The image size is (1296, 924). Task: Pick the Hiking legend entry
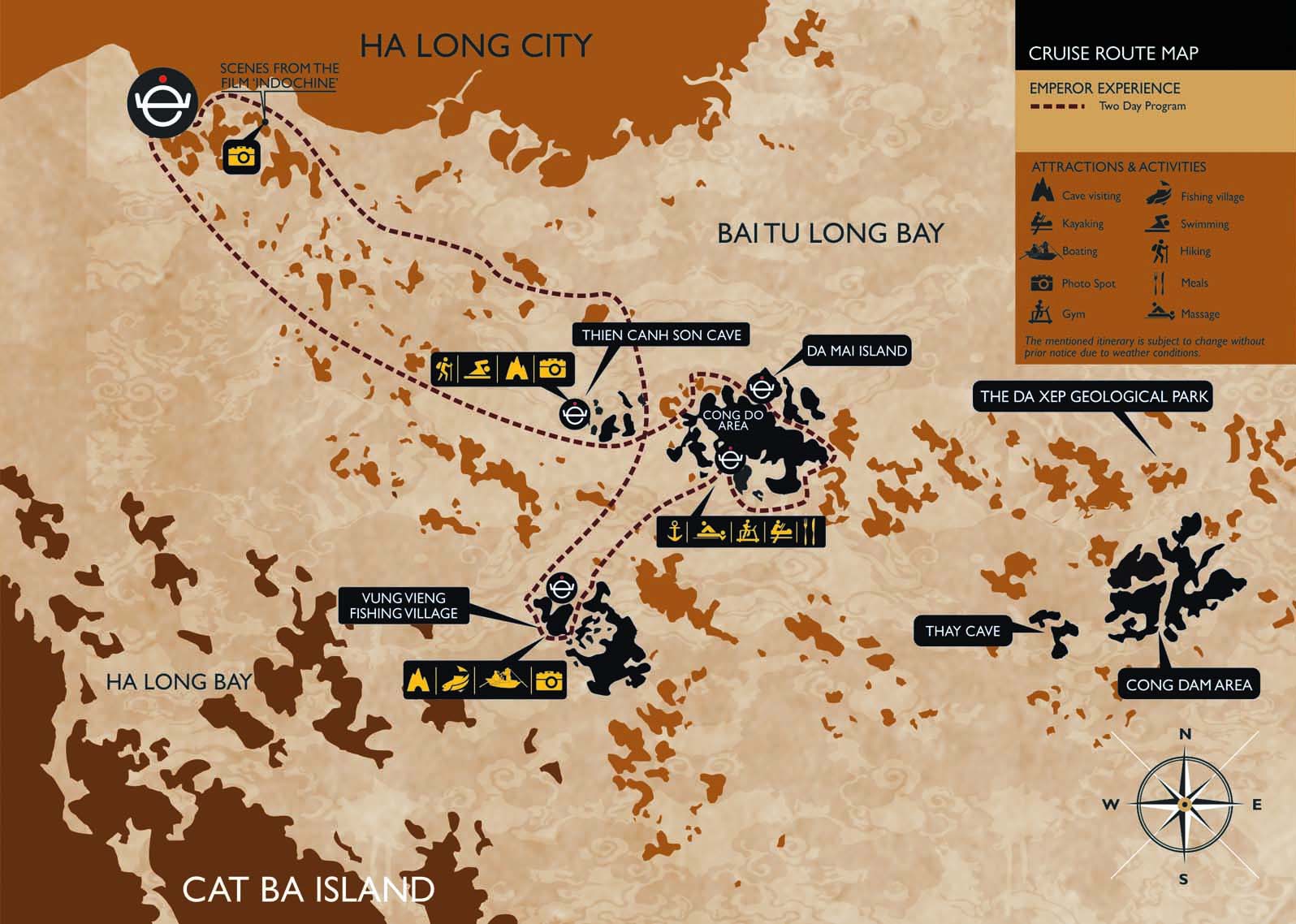point(1180,252)
